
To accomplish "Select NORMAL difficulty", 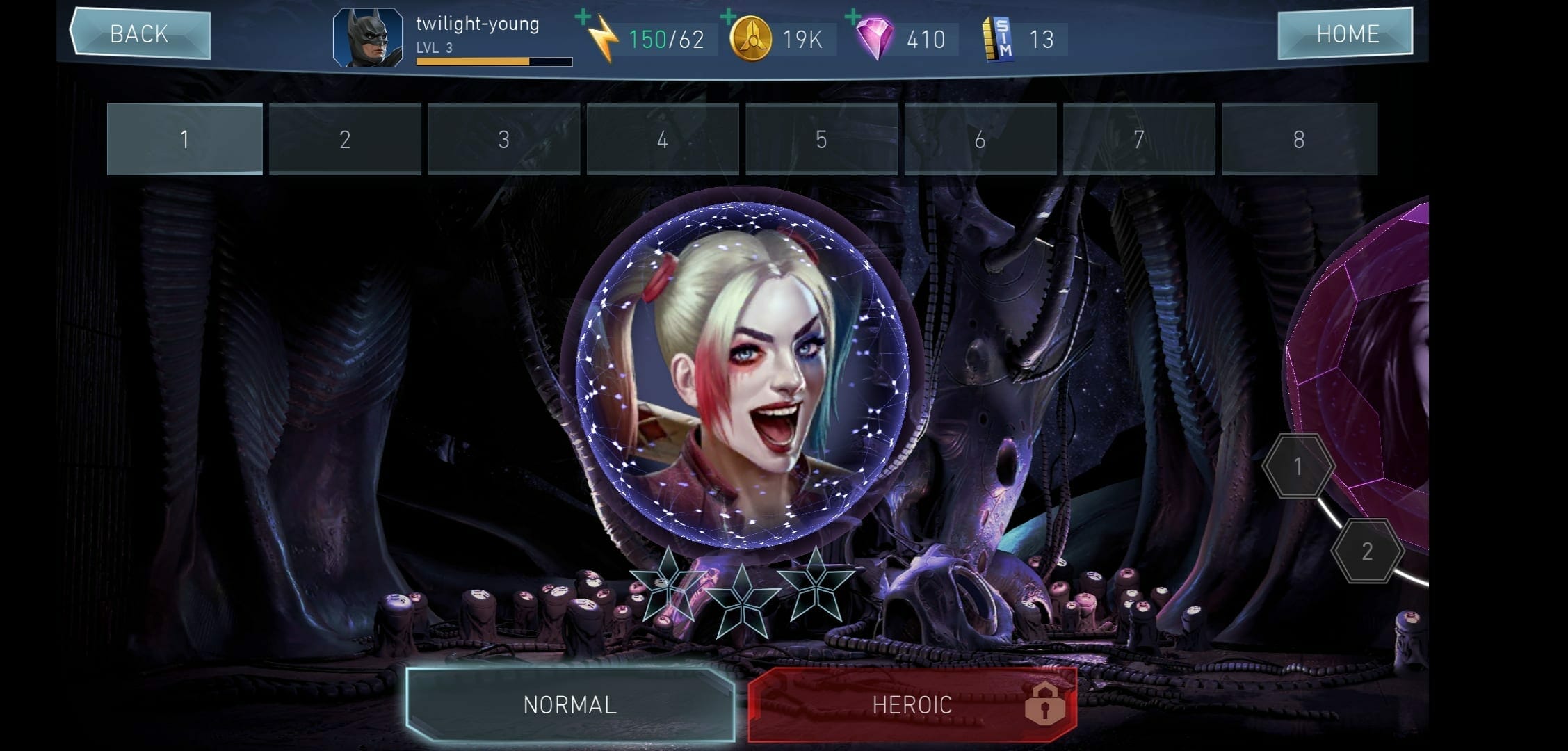I will click(570, 704).
